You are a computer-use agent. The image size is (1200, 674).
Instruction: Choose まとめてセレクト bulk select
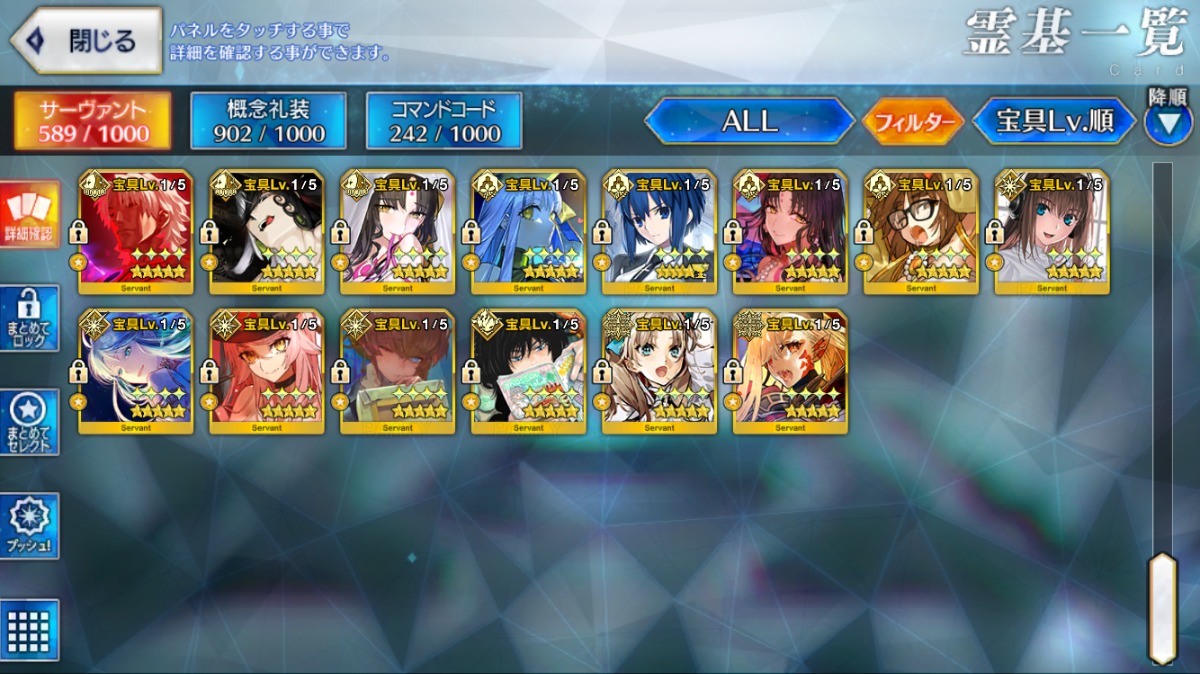click(30, 422)
